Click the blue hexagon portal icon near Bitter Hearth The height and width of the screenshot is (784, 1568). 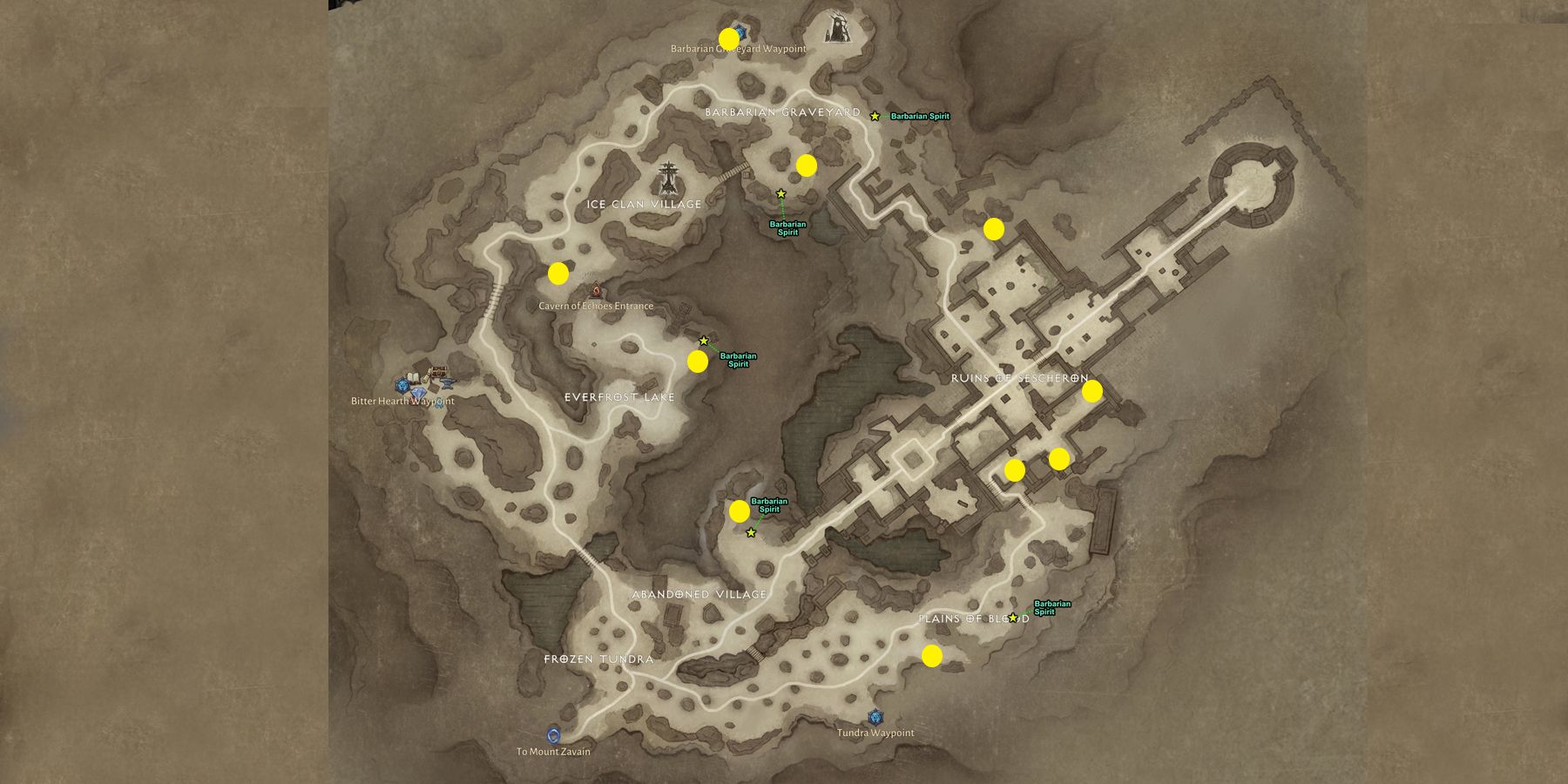tap(402, 385)
